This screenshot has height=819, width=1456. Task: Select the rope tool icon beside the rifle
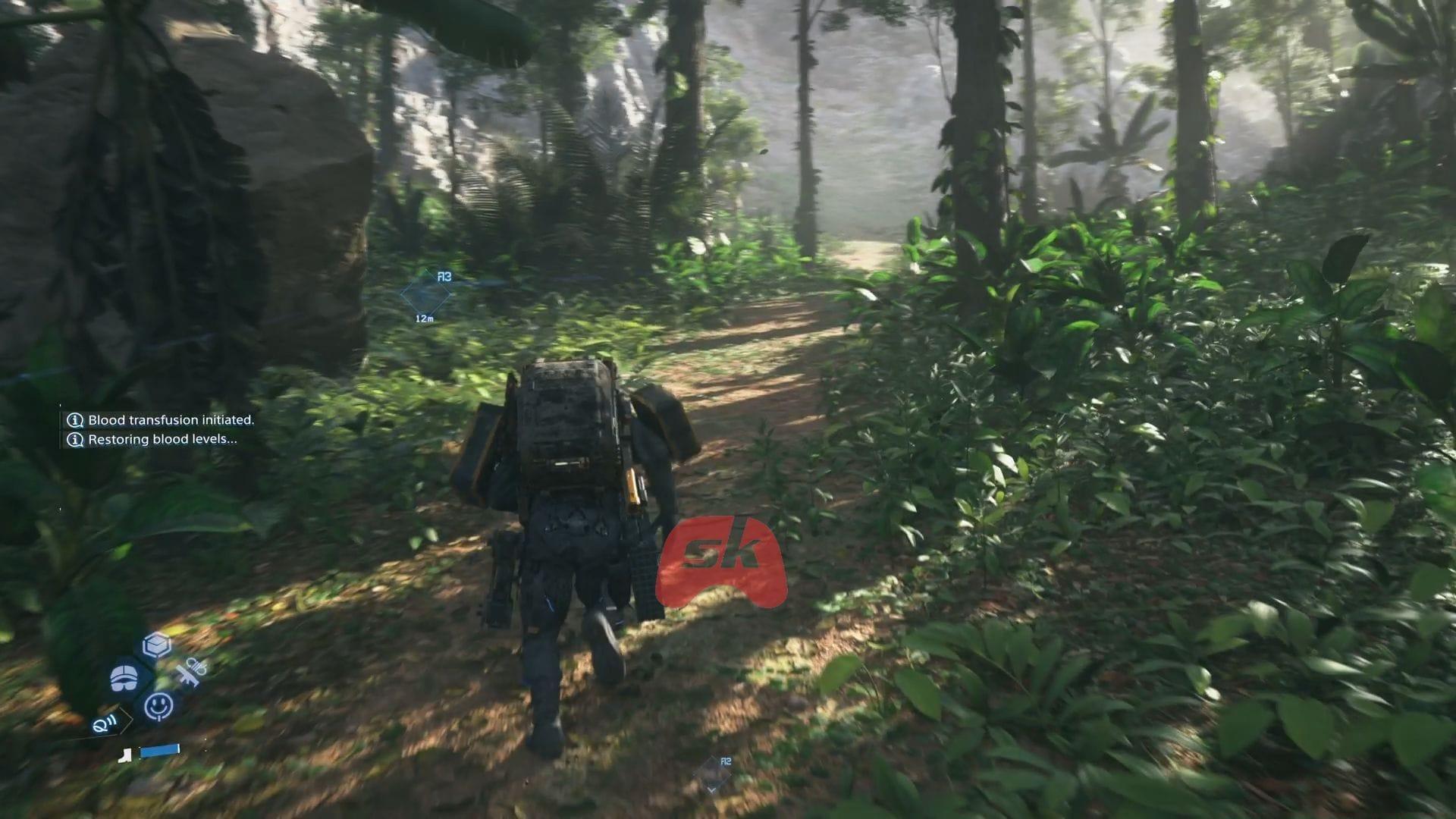point(196,664)
